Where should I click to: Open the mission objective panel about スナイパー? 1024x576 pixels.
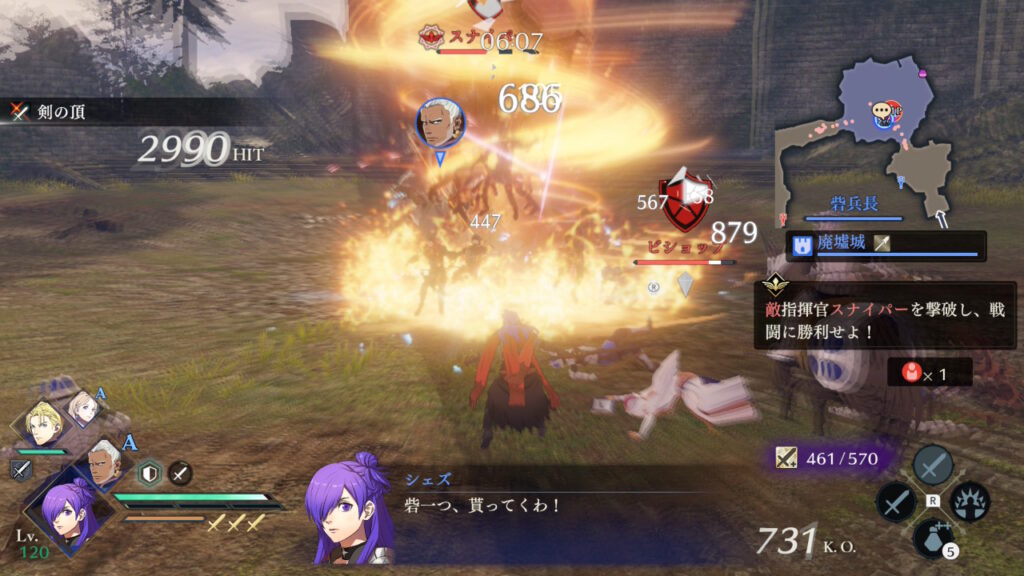pyautogui.click(x=885, y=313)
